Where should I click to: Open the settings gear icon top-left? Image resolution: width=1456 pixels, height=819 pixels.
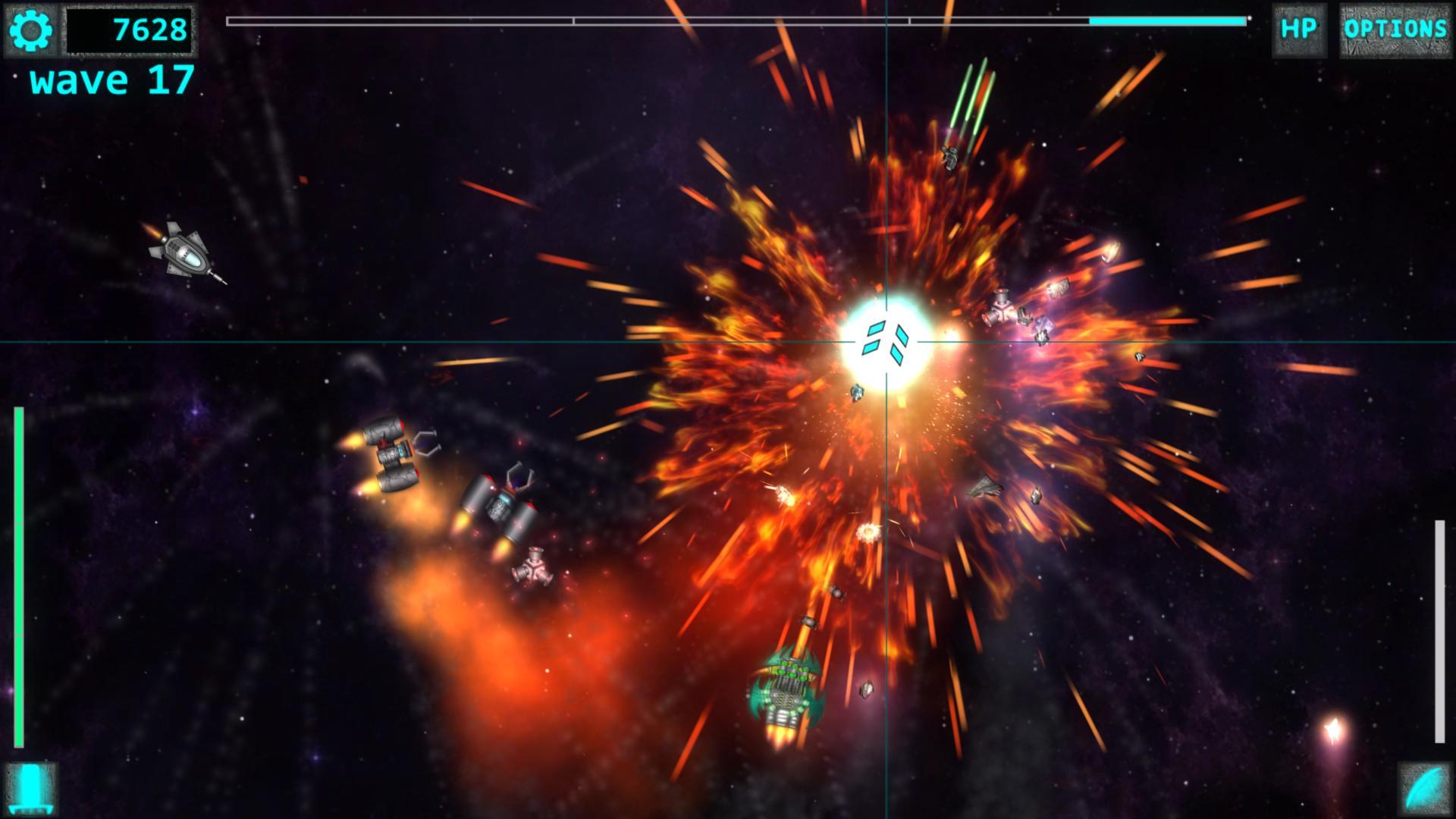pyautogui.click(x=29, y=29)
